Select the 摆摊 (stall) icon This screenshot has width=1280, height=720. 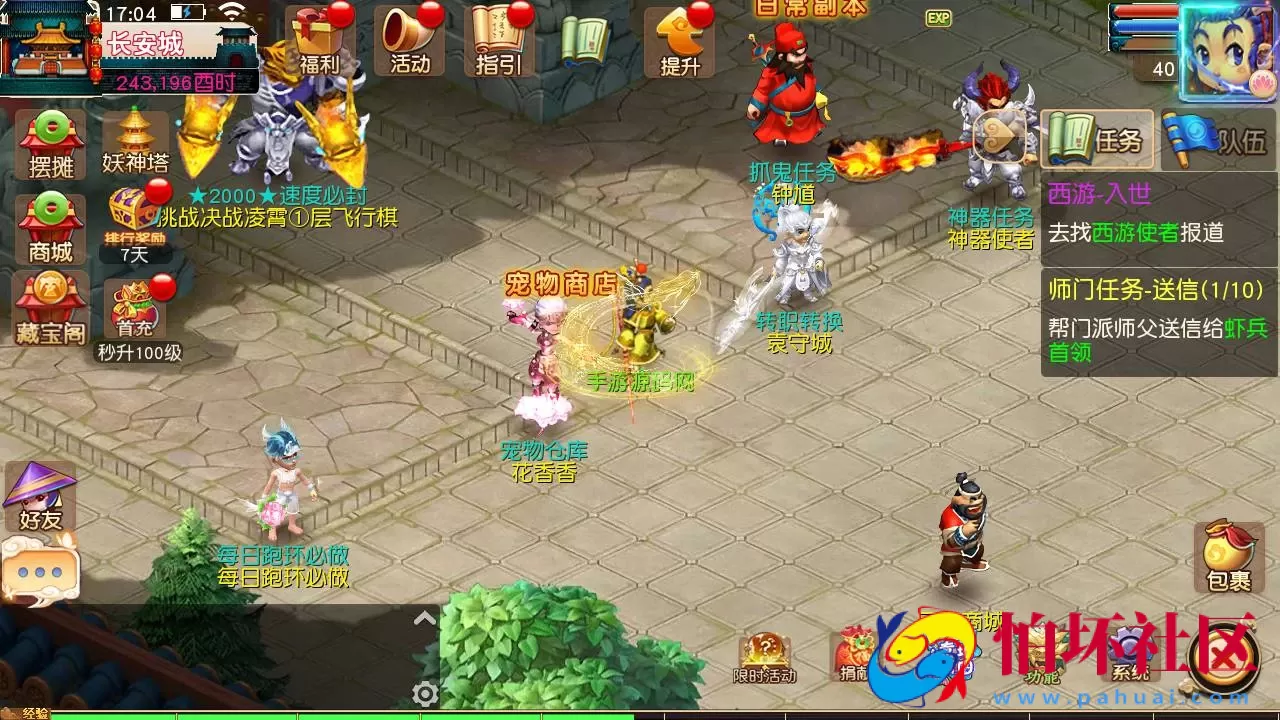(x=44, y=140)
